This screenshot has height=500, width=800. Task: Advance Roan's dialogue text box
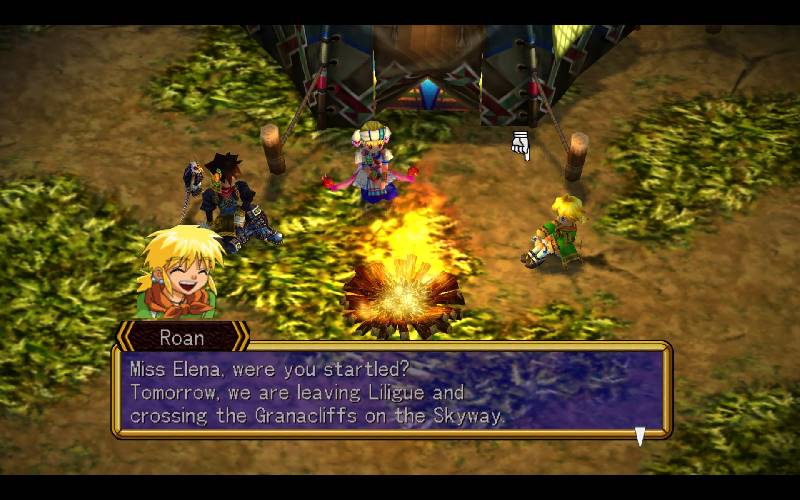390,390
